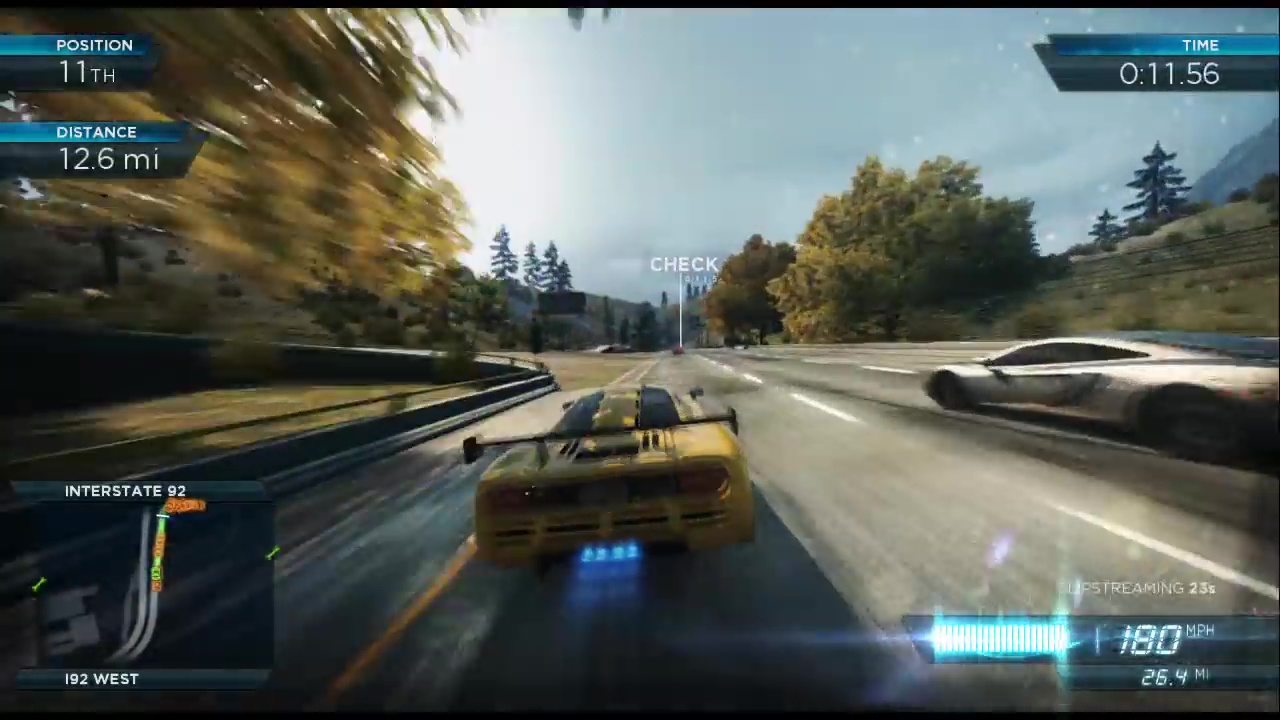Select the DISTANCE header tab

click(x=96, y=131)
